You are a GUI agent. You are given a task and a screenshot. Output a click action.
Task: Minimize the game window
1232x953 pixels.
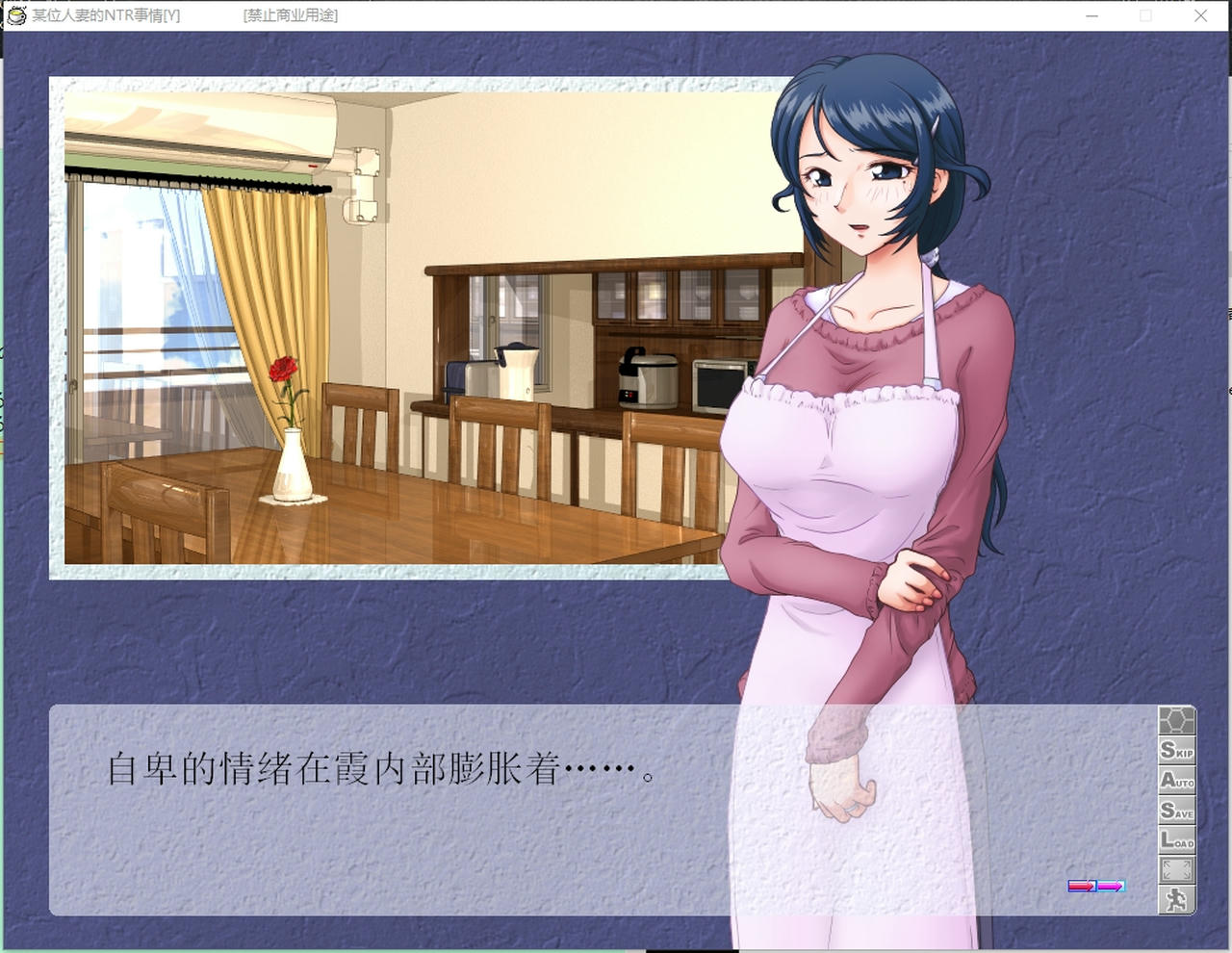click(x=1091, y=16)
